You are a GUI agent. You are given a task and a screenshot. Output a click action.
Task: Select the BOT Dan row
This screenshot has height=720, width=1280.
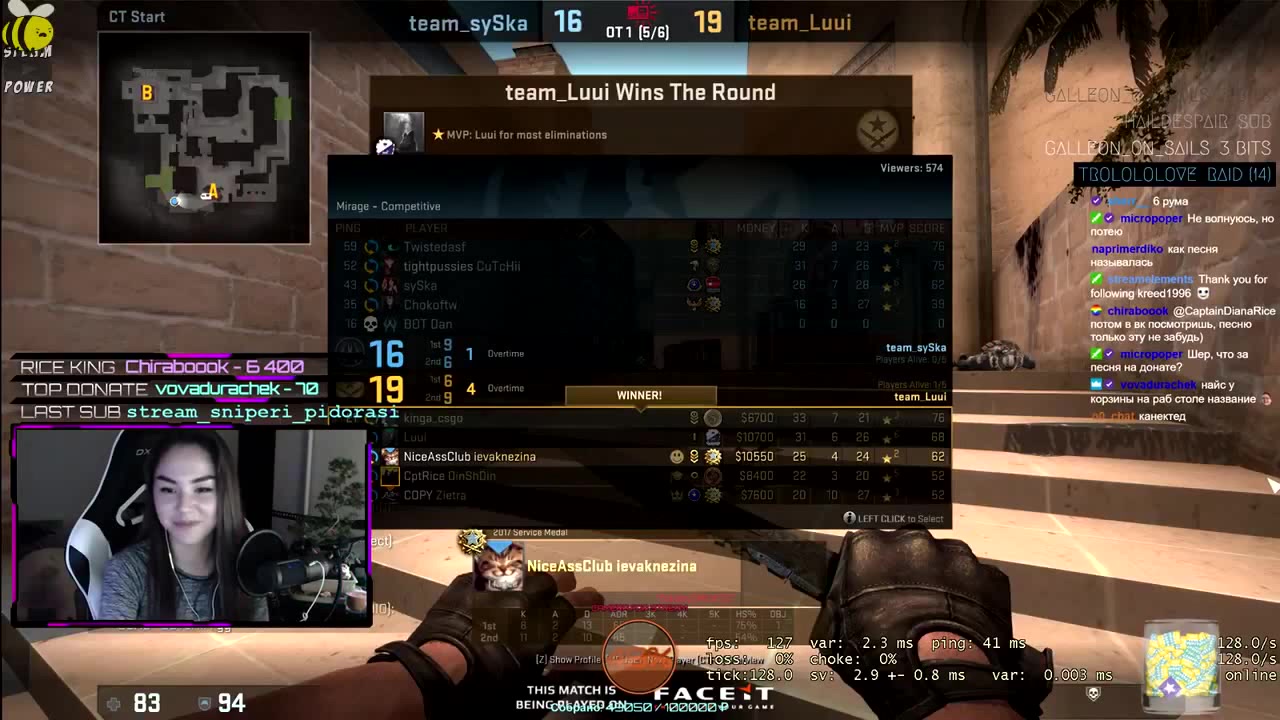(x=640, y=324)
